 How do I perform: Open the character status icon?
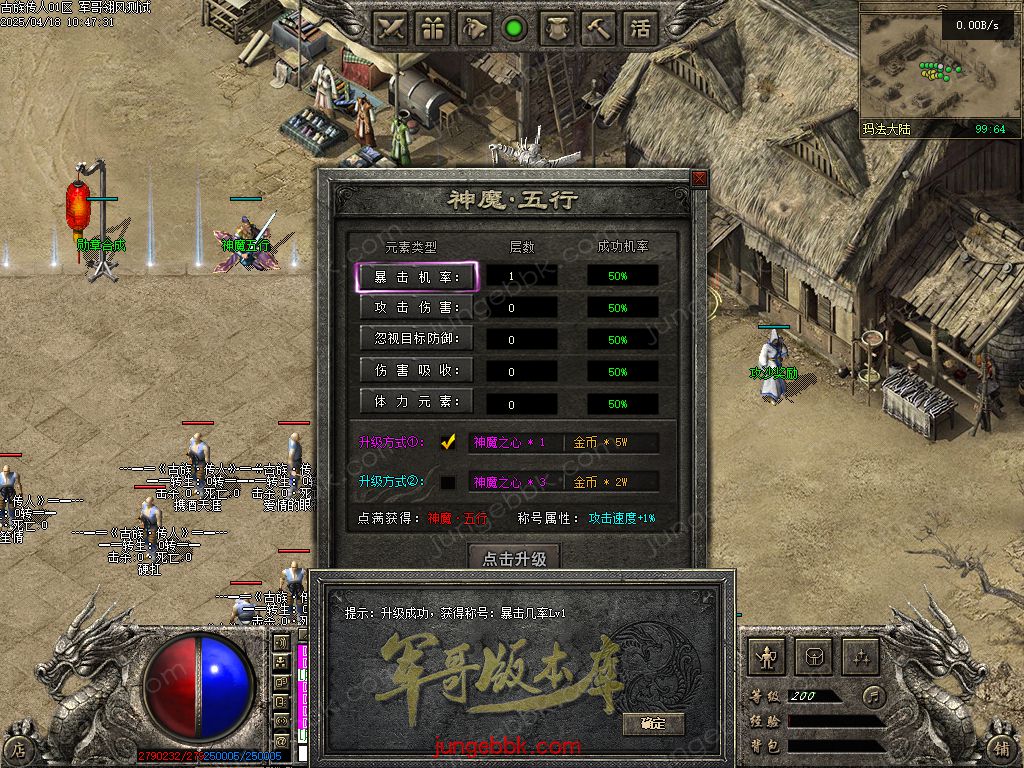(767, 657)
